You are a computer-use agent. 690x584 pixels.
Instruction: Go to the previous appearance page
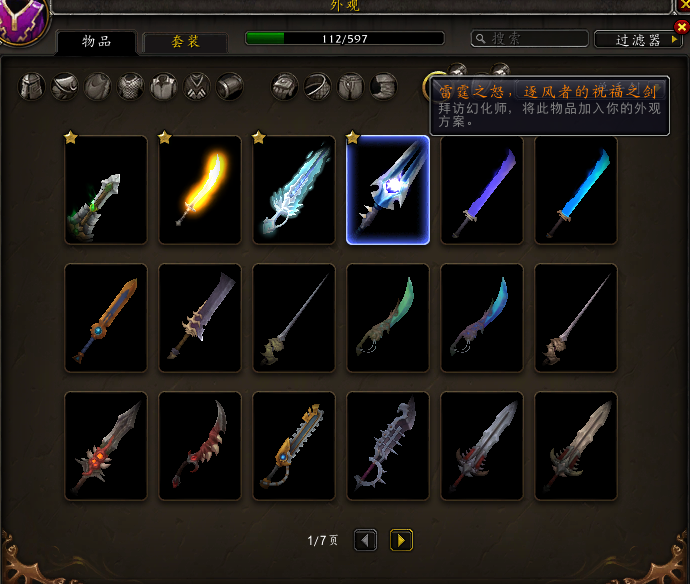pyautogui.click(x=366, y=540)
